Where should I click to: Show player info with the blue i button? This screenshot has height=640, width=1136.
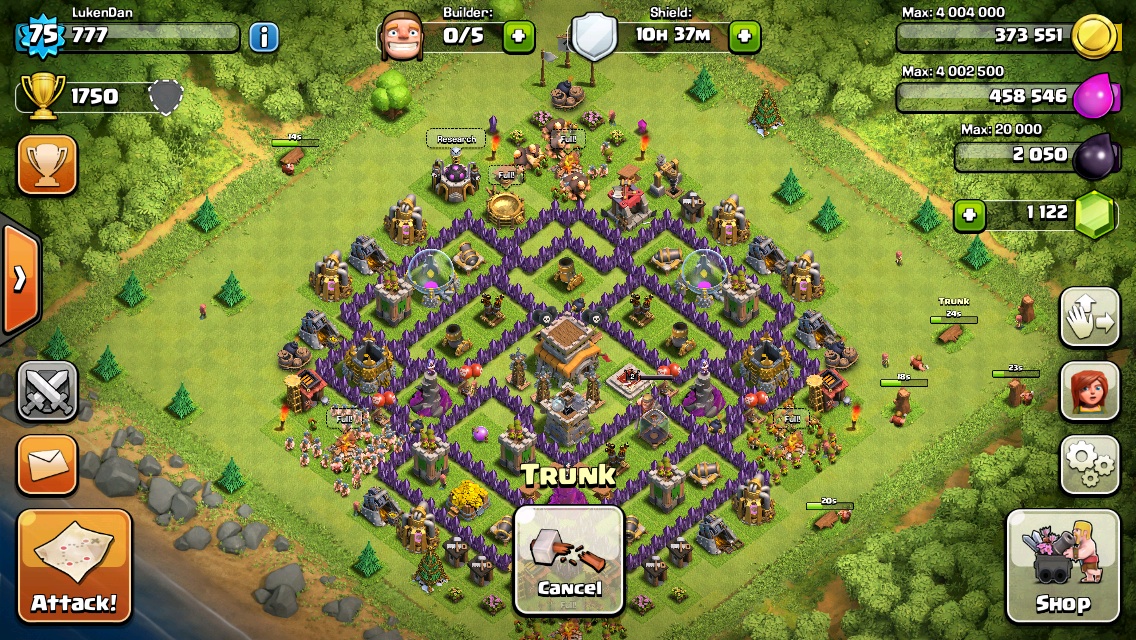tap(263, 38)
